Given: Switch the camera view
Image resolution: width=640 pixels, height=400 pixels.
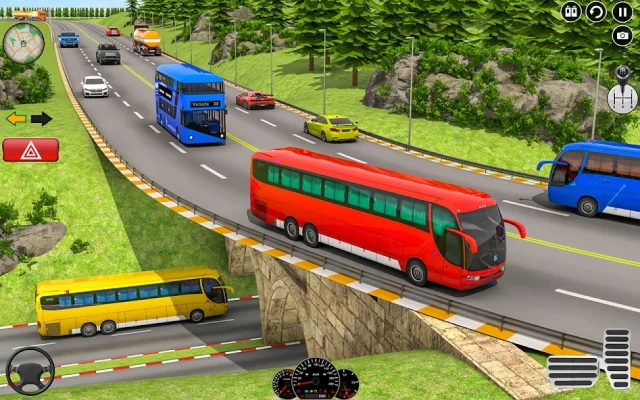Looking at the screenshot, I should click(622, 37).
